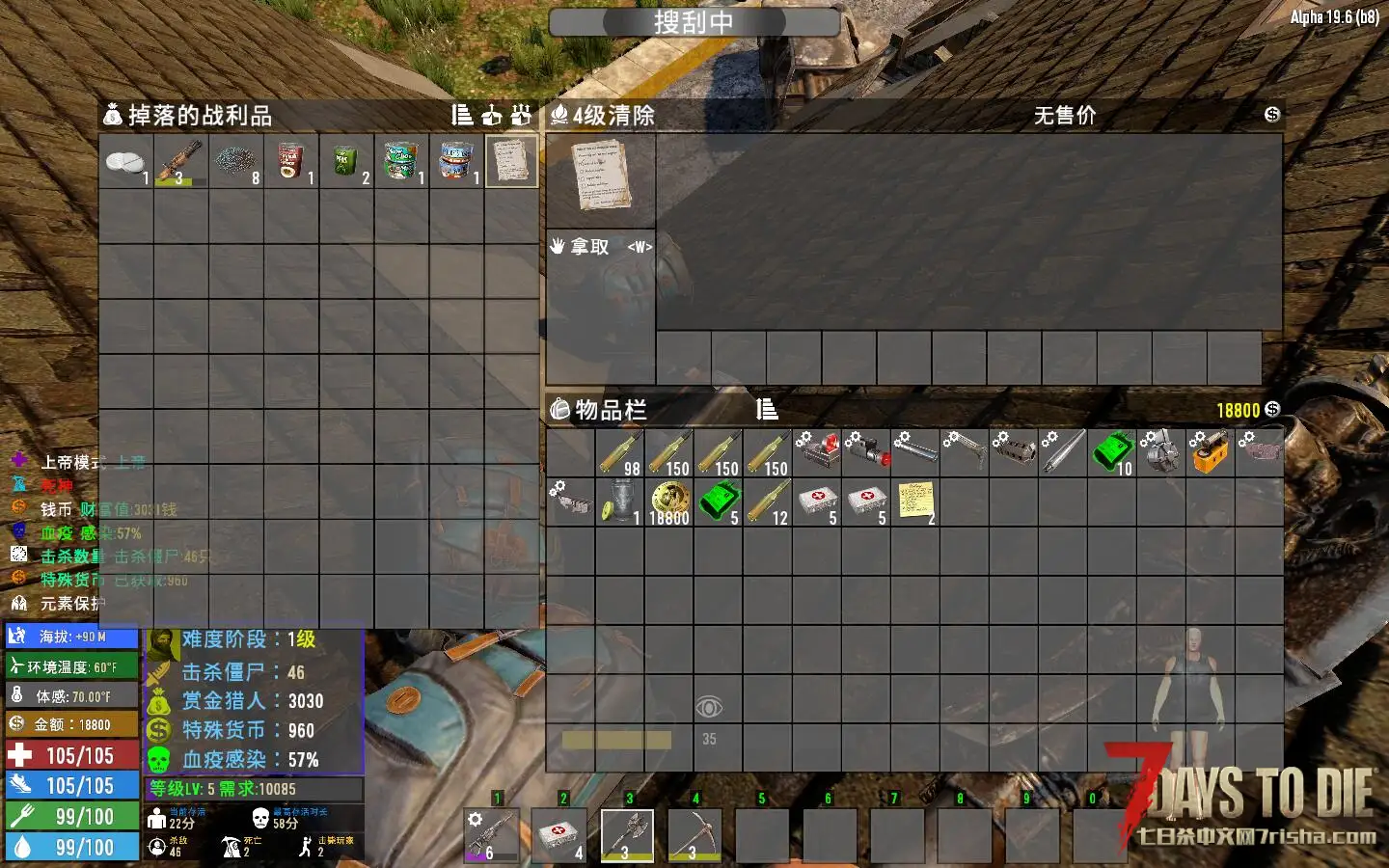Select the yellow sticky note item
This screenshot has height=868, width=1389.
point(914,502)
